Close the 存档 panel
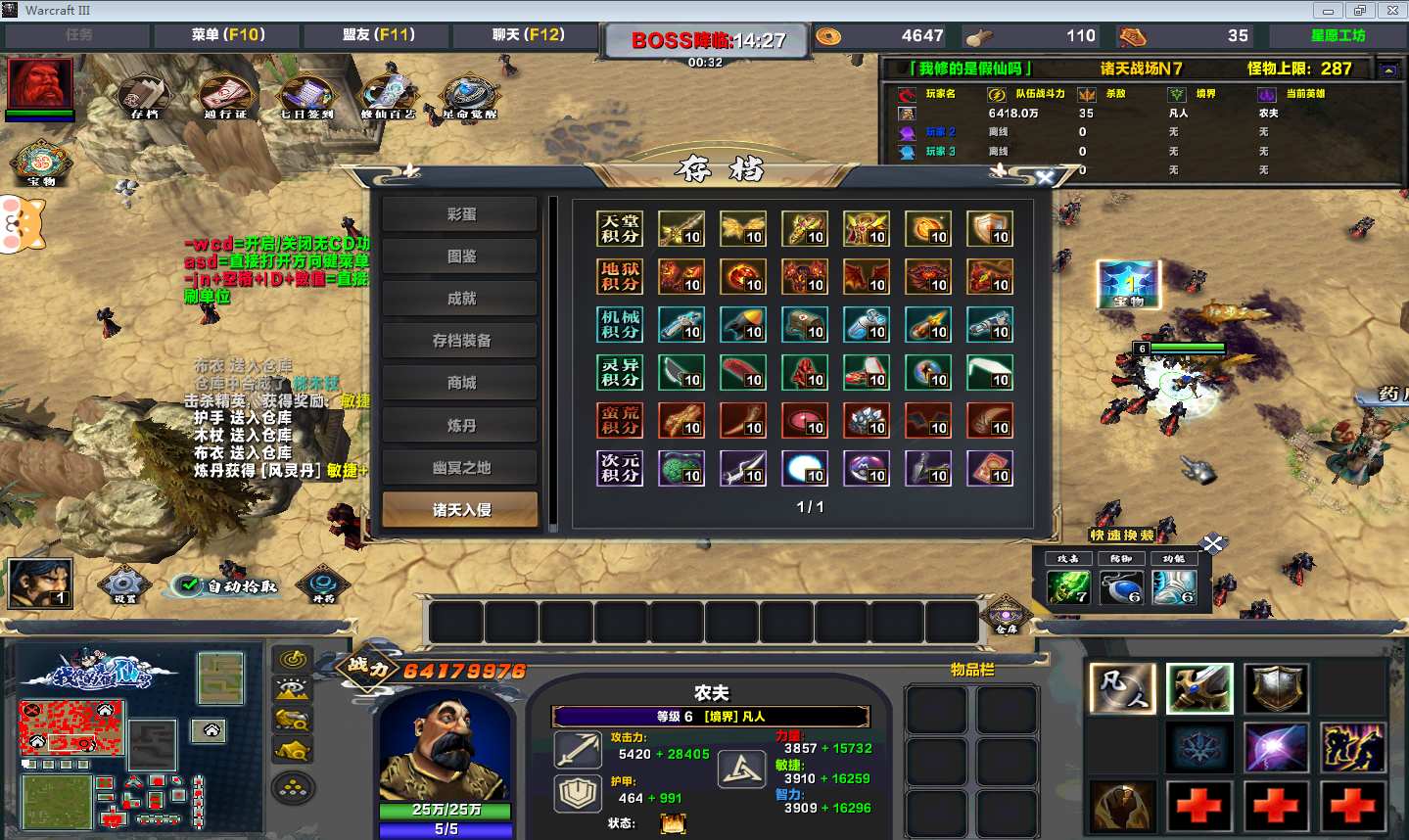 pyautogui.click(x=1045, y=177)
